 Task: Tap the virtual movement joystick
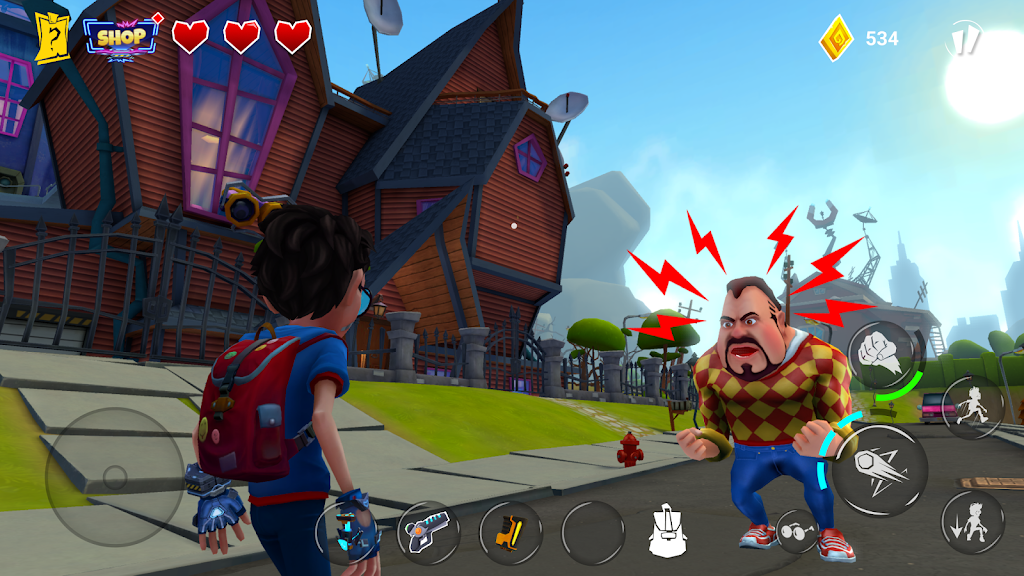(x=114, y=477)
